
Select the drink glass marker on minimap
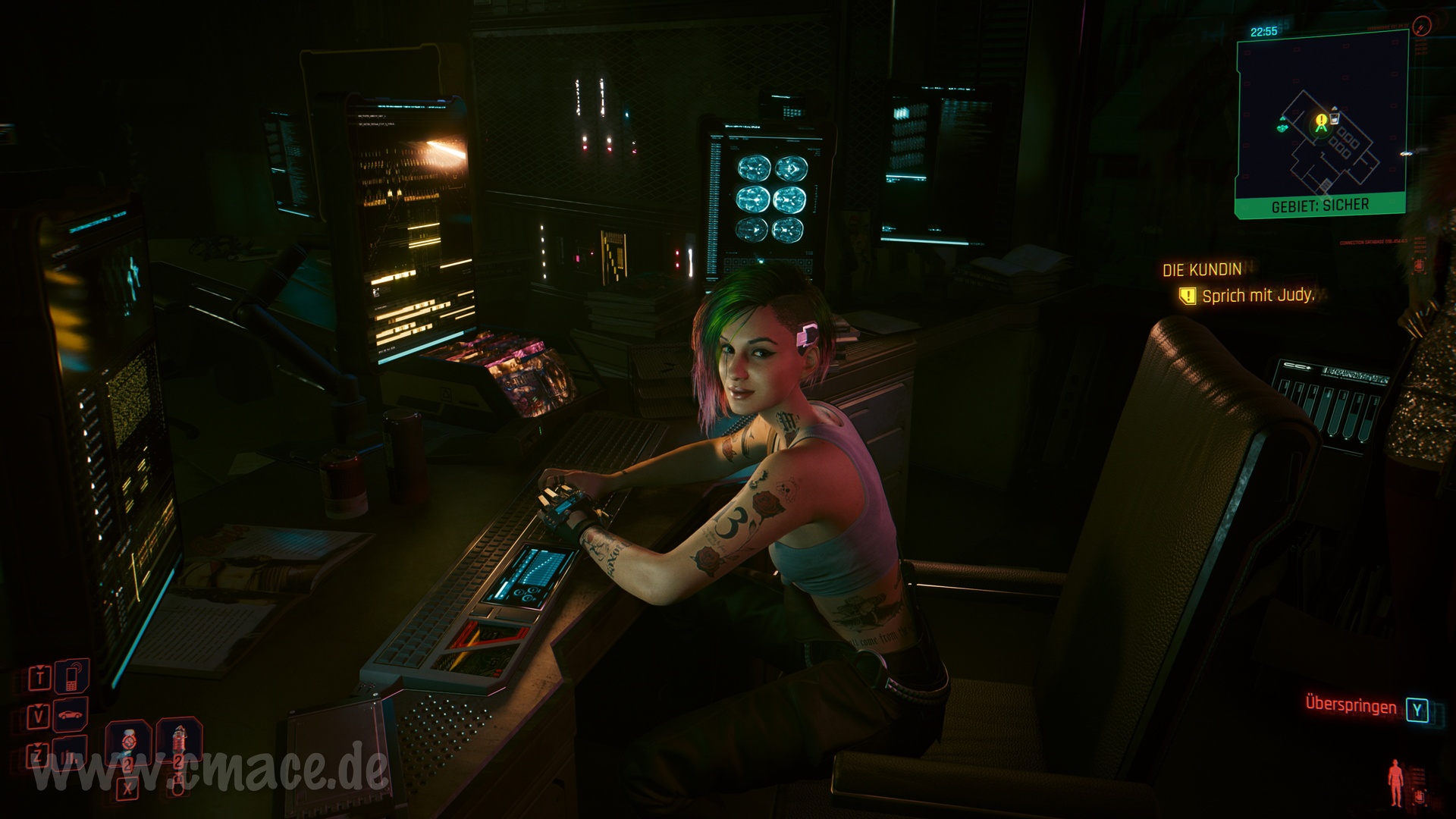1335,118
